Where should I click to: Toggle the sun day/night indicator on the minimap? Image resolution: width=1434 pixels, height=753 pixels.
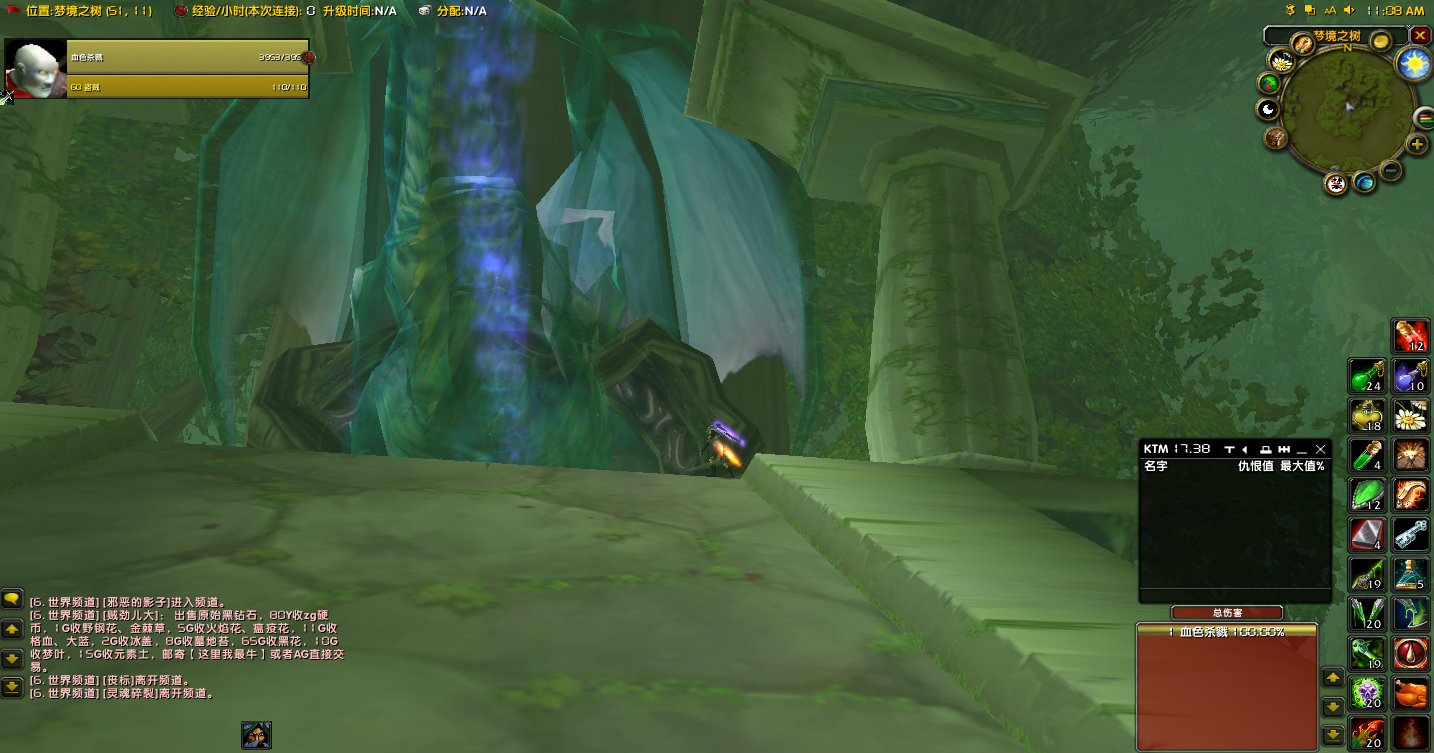pyautogui.click(x=1411, y=63)
